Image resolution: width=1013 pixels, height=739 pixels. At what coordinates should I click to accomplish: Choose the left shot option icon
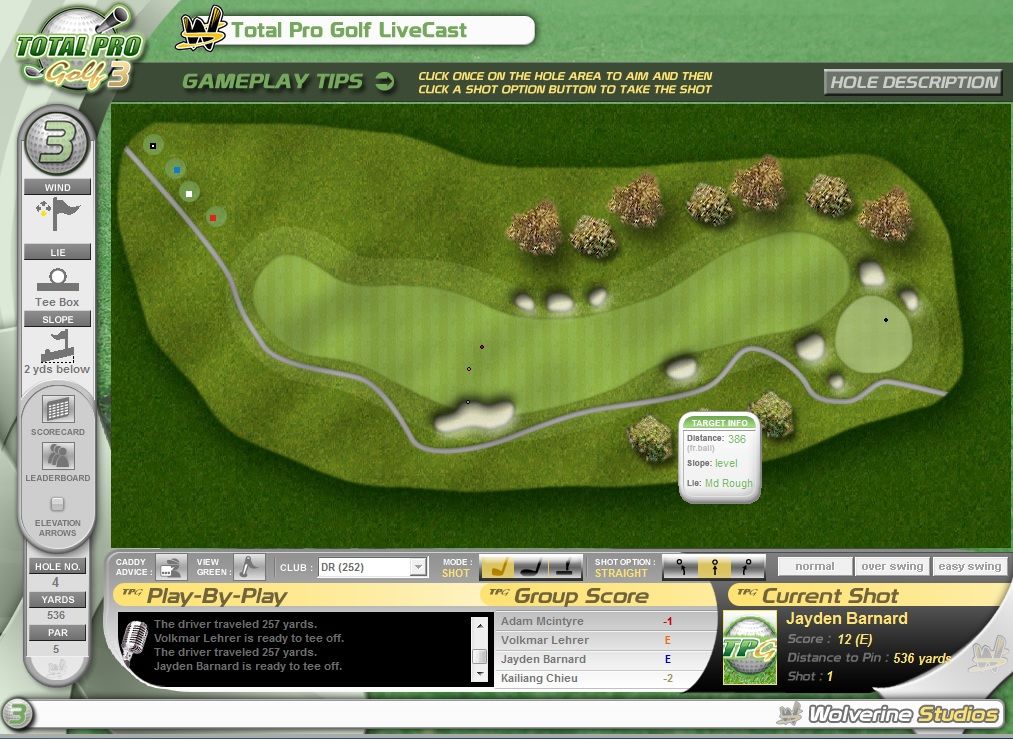pos(681,567)
